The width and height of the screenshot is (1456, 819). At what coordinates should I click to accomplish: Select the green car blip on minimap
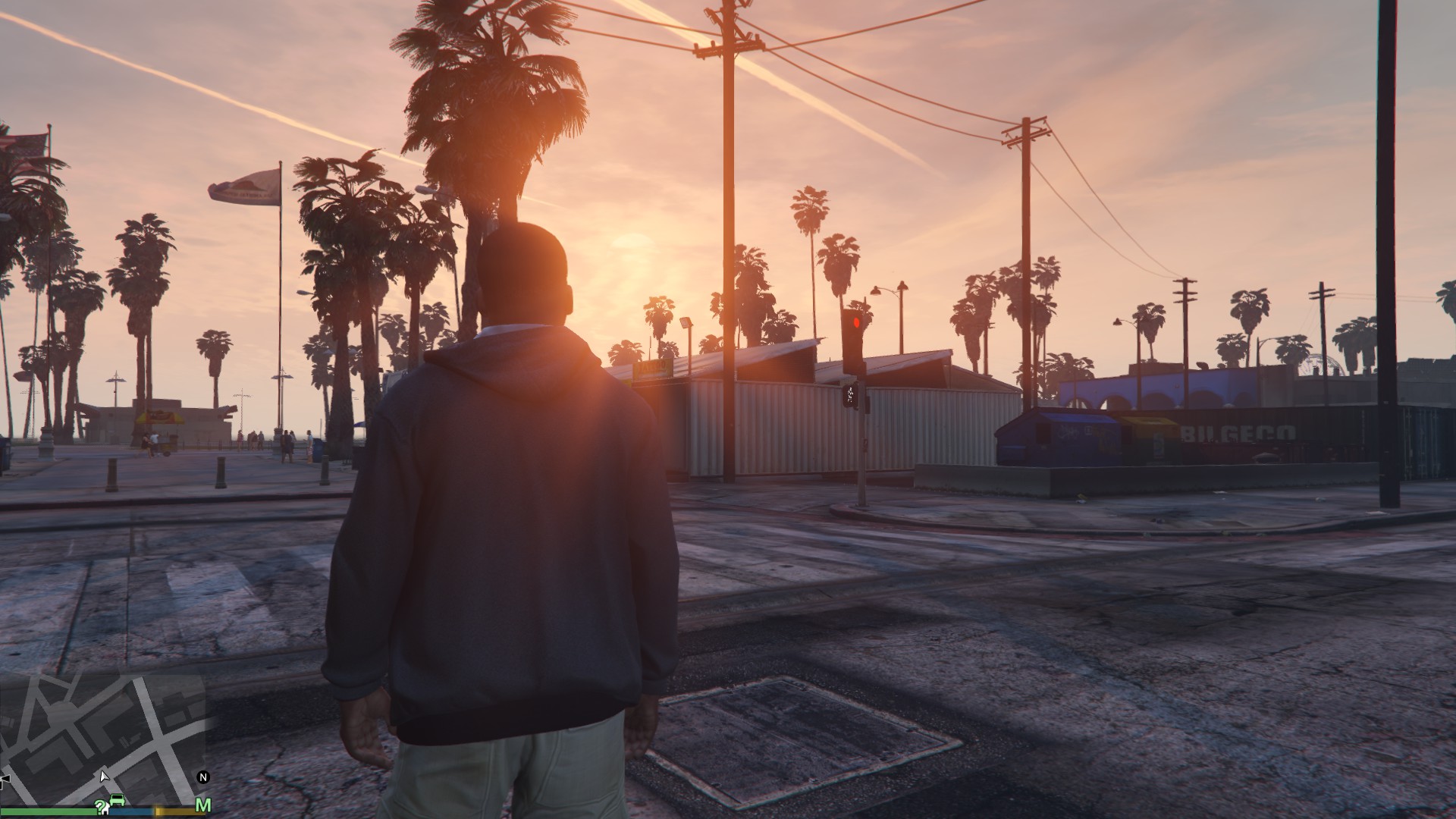point(117,800)
